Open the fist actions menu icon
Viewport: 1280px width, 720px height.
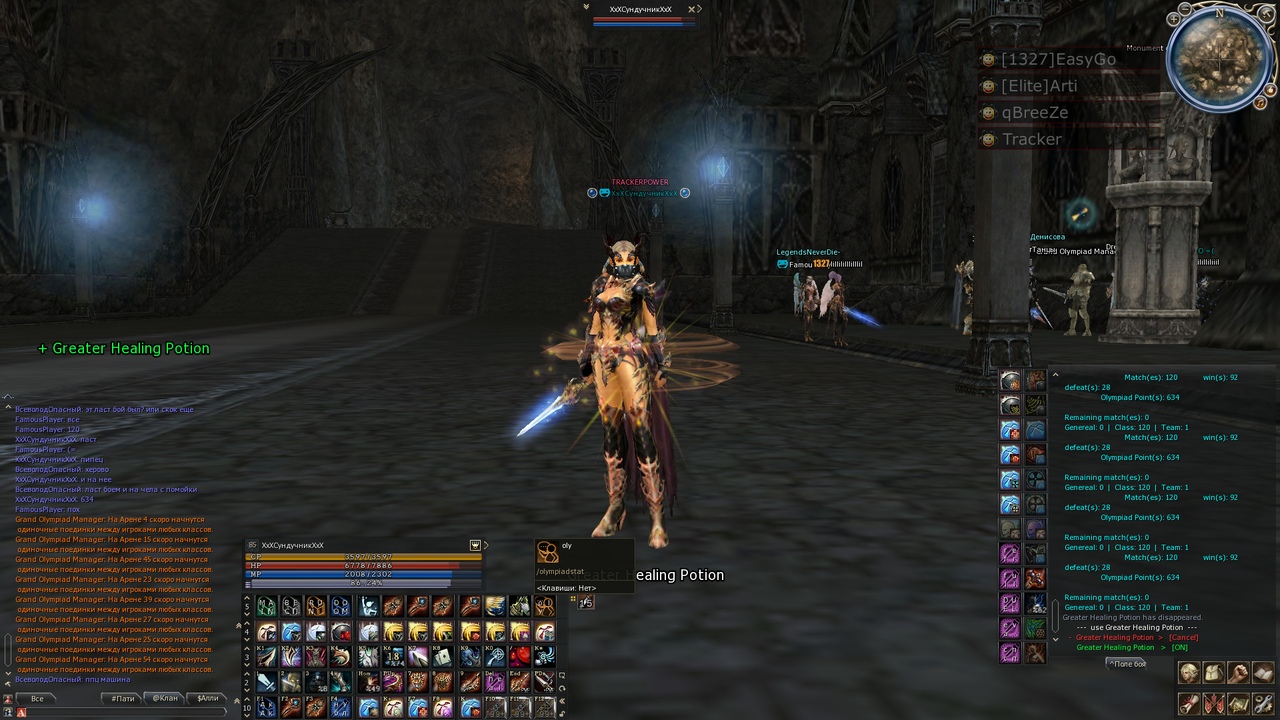1239,673
